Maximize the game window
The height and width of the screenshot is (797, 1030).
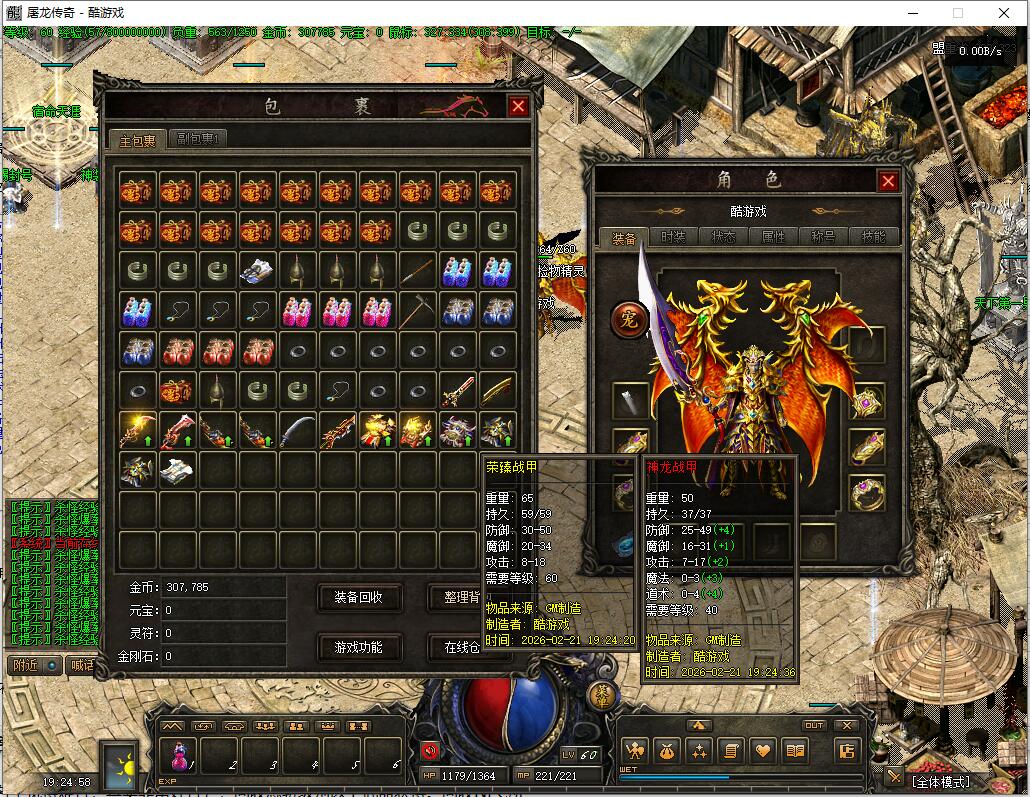(957, 13)
